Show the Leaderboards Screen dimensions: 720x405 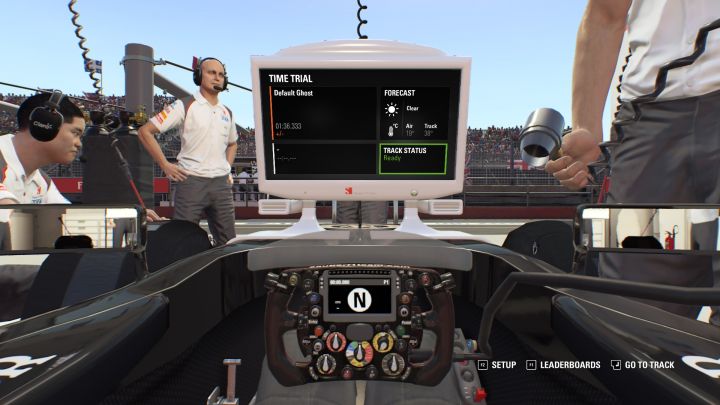[x=568, y=365]
